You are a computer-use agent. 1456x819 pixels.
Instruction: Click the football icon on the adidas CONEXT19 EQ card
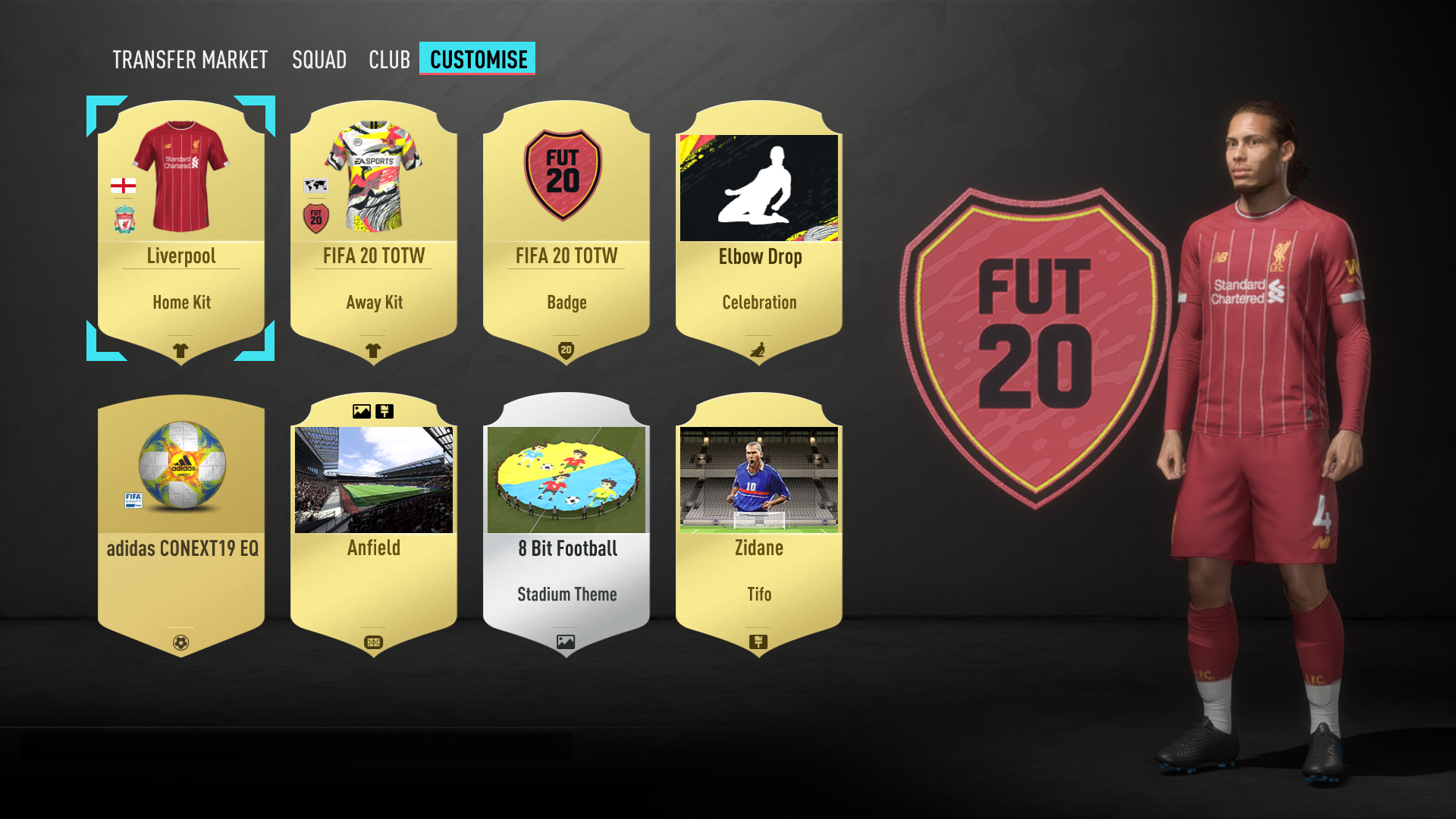[180, 641]
